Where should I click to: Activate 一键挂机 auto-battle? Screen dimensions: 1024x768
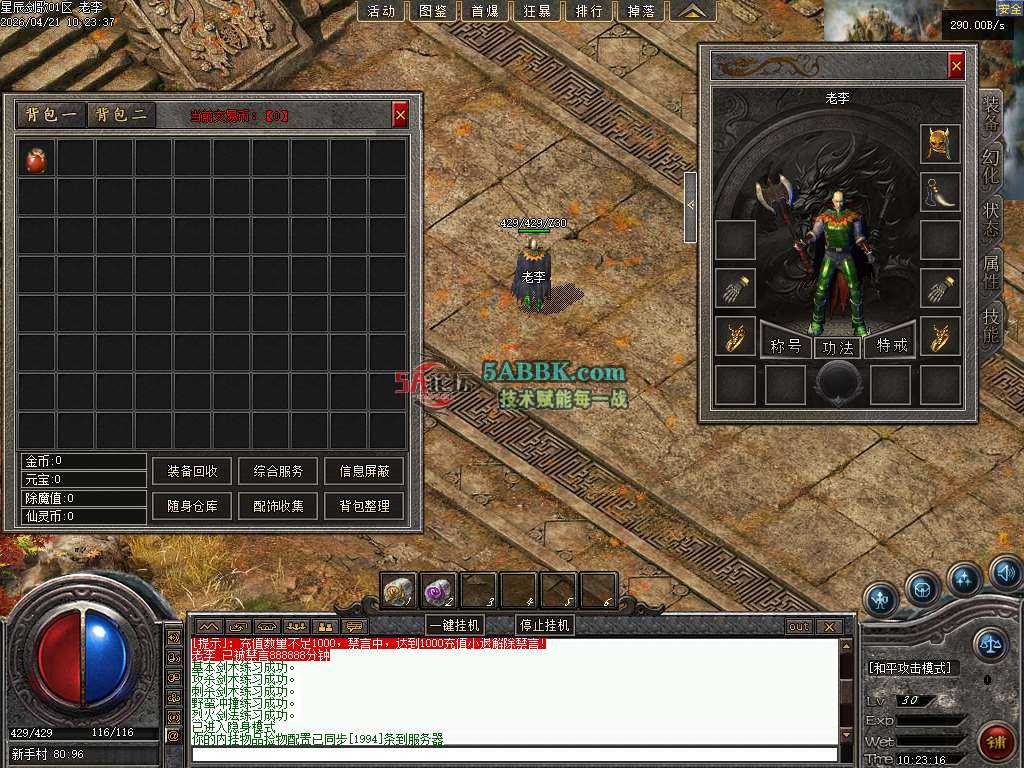point(454,625)
